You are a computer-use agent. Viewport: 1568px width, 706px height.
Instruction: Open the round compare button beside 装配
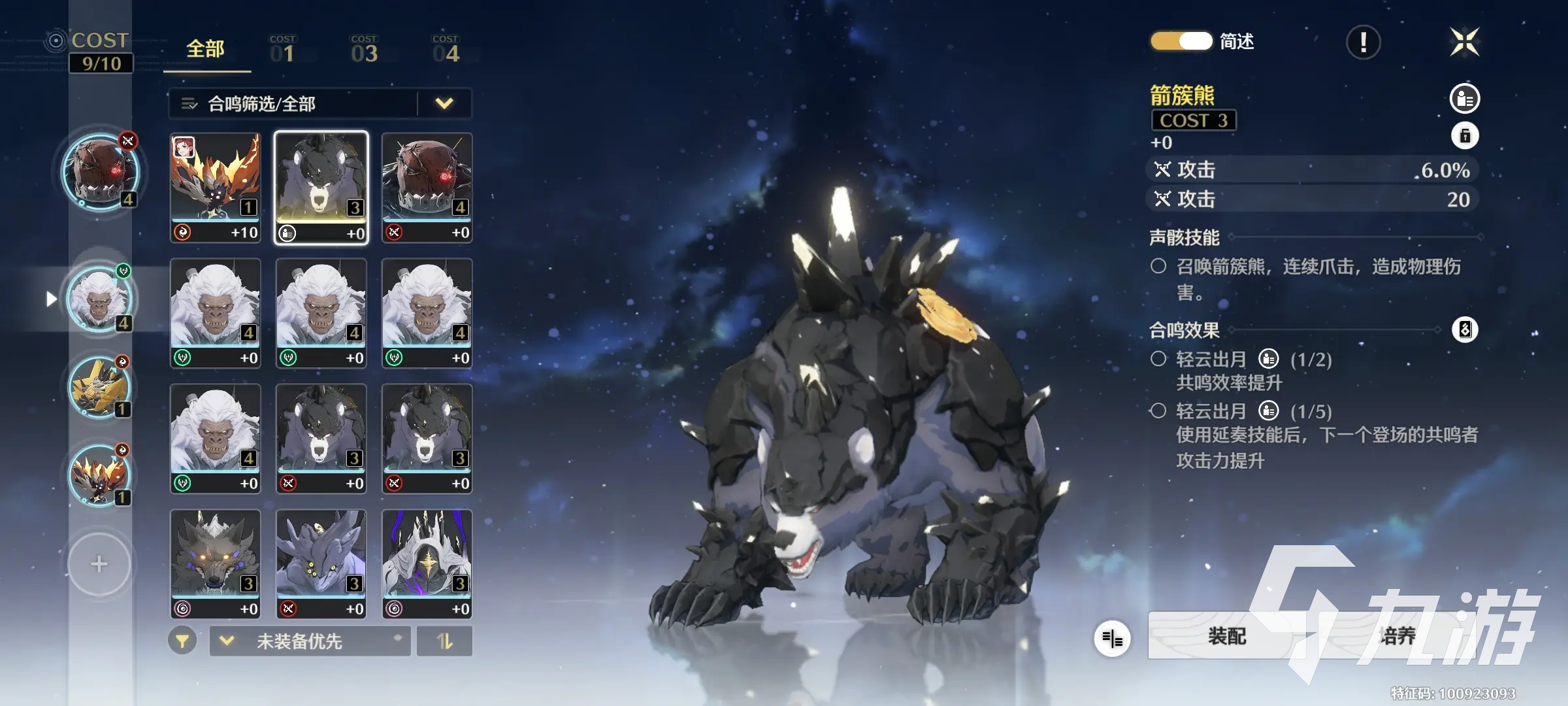[x=1112, y=638]
